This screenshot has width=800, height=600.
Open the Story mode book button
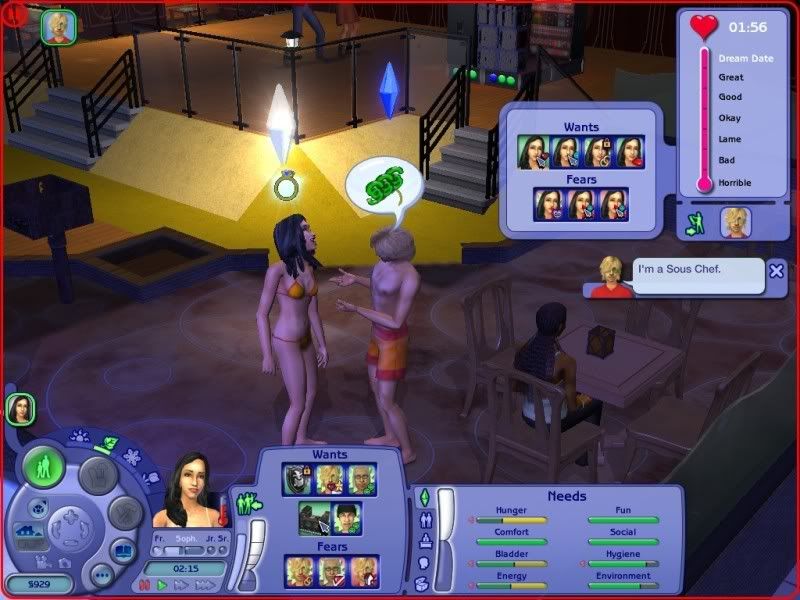pyautogui.click(x=122, y=552)
